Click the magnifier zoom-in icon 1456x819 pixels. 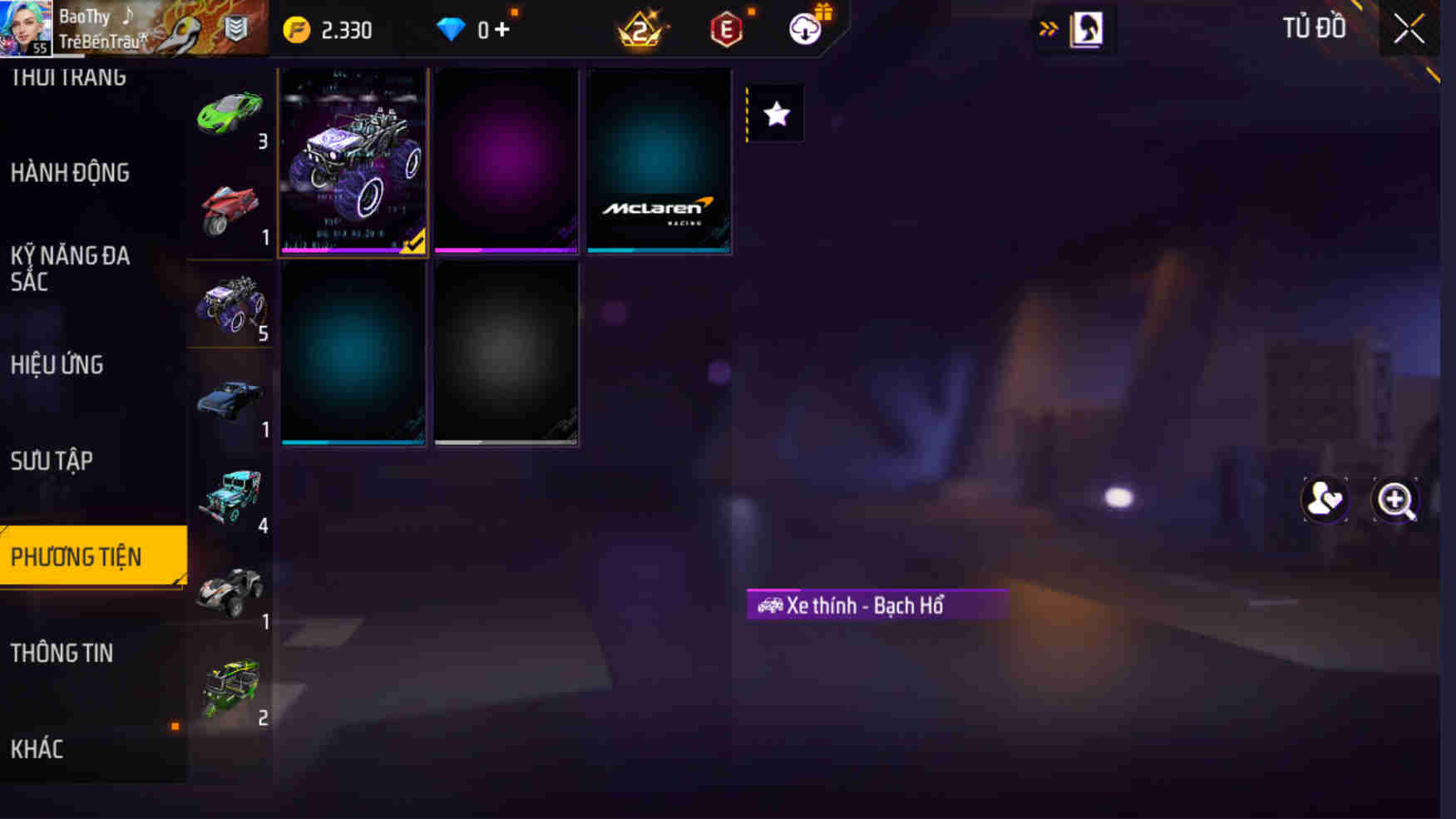1395,499
